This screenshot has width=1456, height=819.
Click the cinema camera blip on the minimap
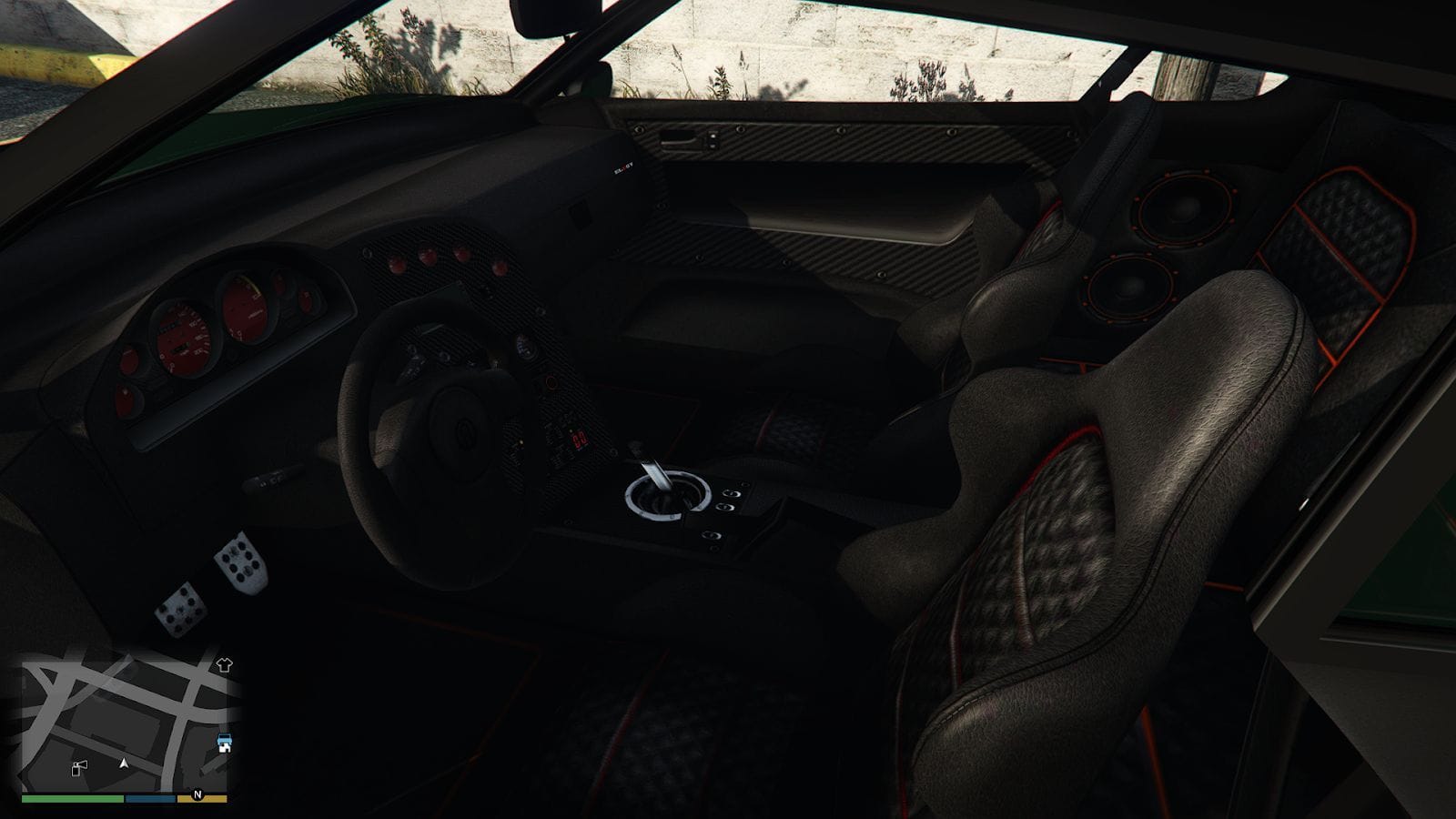click(80, 767)
